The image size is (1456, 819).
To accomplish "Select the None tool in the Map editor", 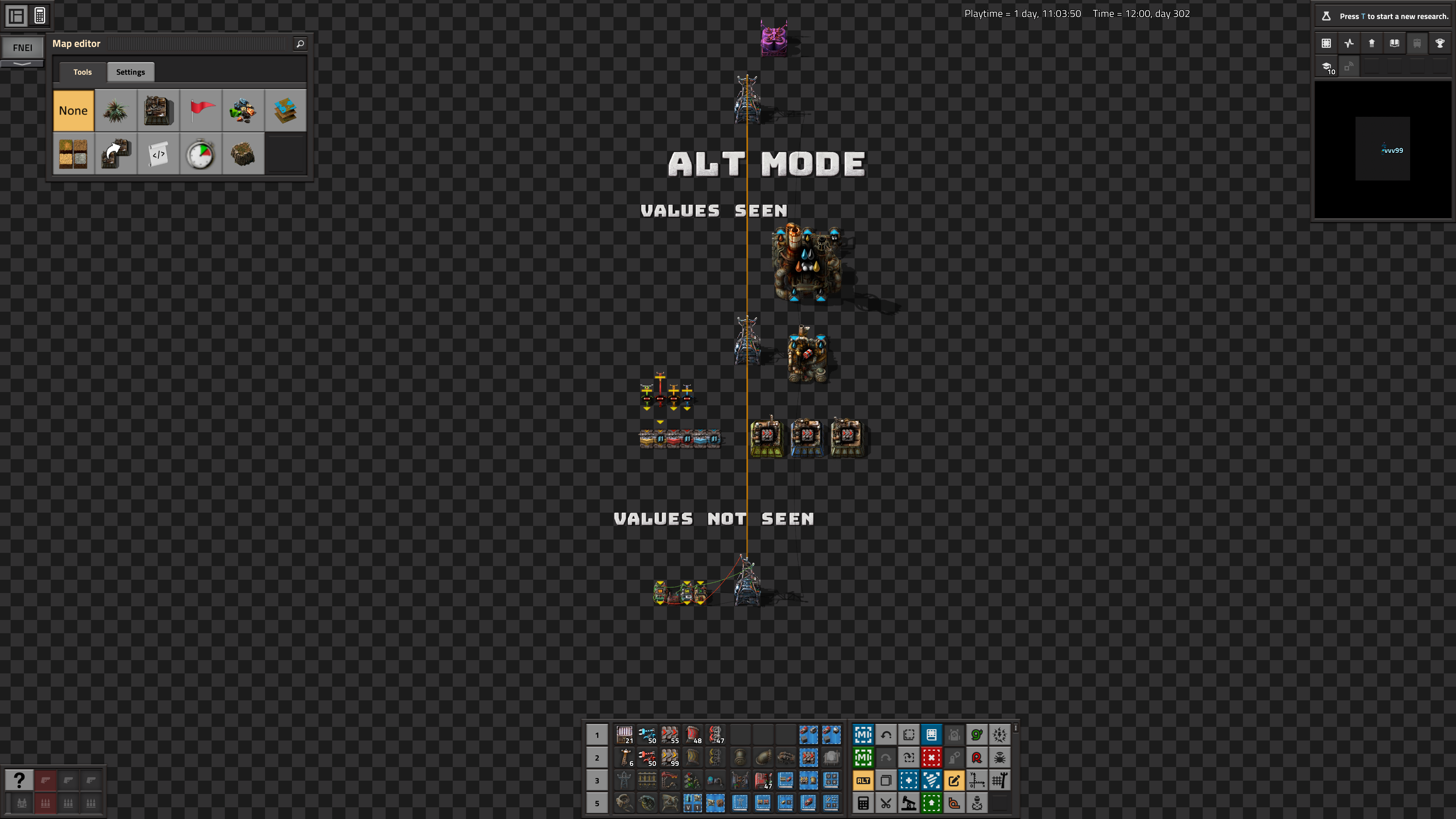I will pyautogui.click(x=73, y=110).
